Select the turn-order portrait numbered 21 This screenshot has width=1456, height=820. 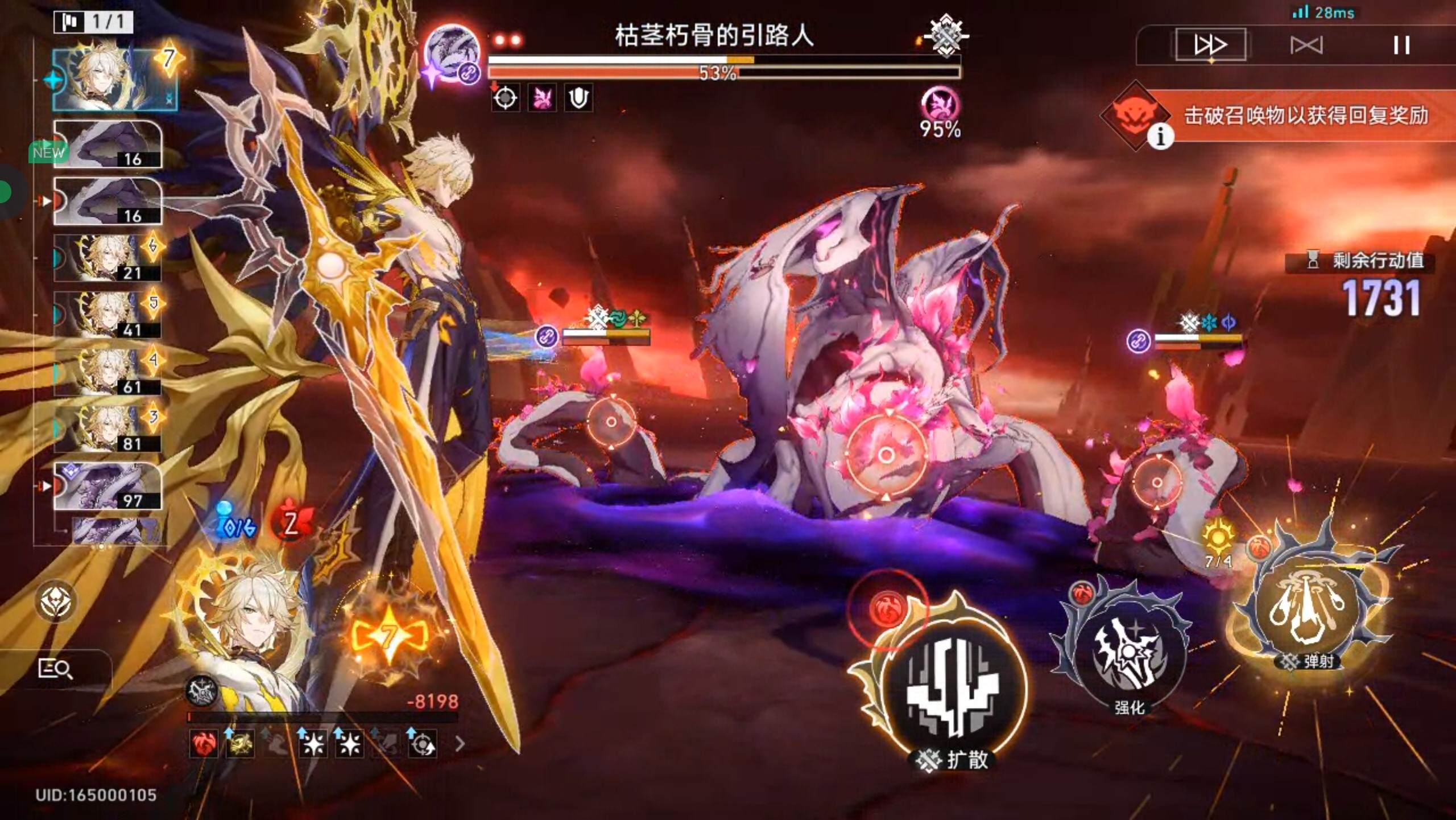[x=107, y=258]
